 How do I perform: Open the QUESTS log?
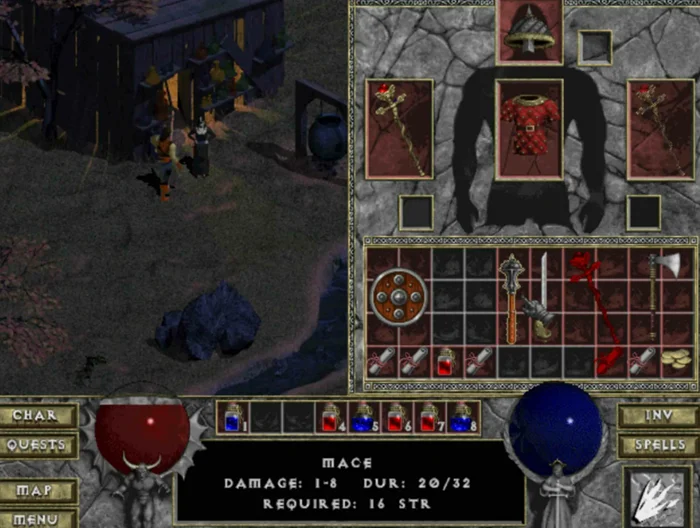pyautogui.click(x=40, y=445)
